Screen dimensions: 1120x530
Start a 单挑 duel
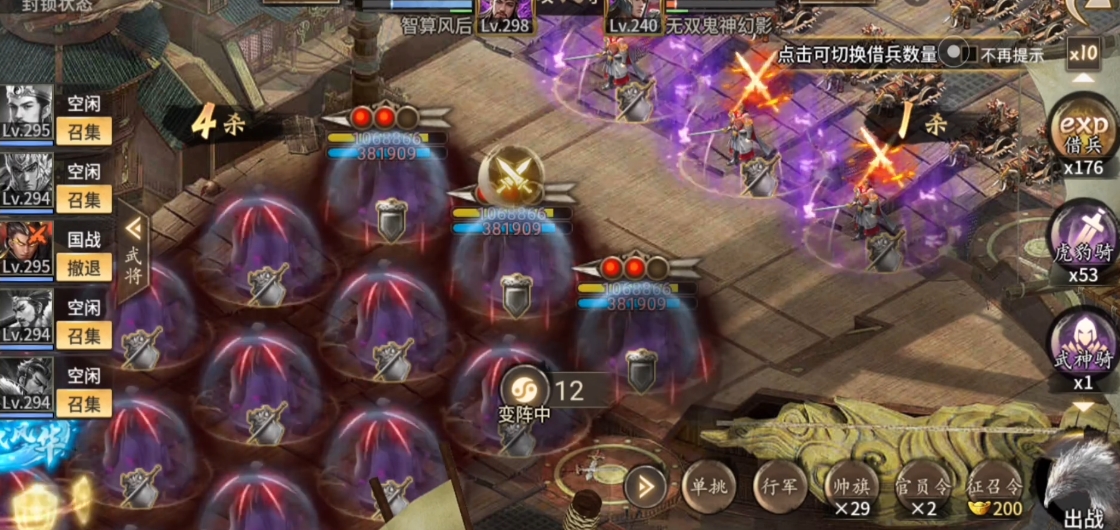point(708,486)
